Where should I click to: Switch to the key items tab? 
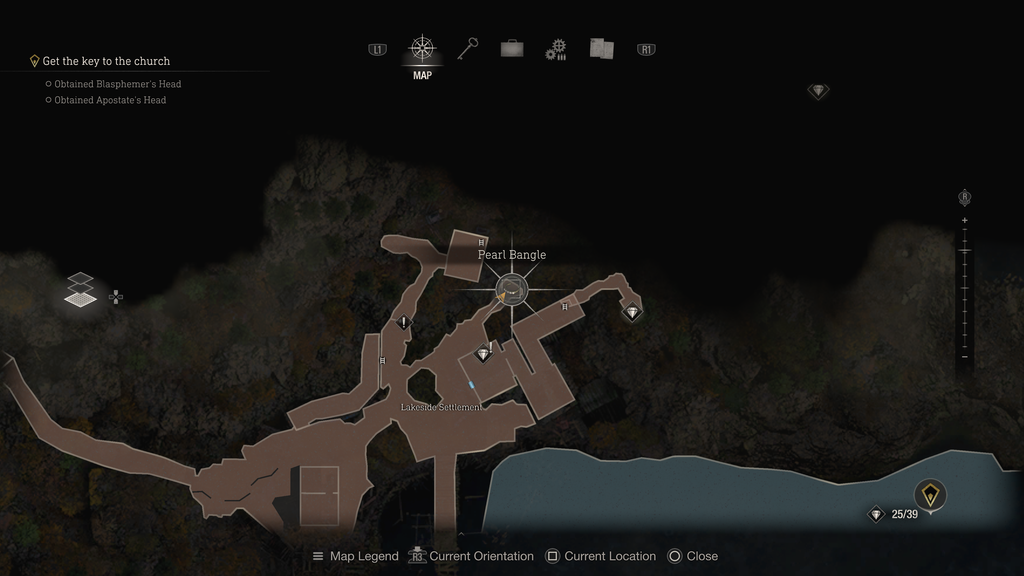[468, 48]
